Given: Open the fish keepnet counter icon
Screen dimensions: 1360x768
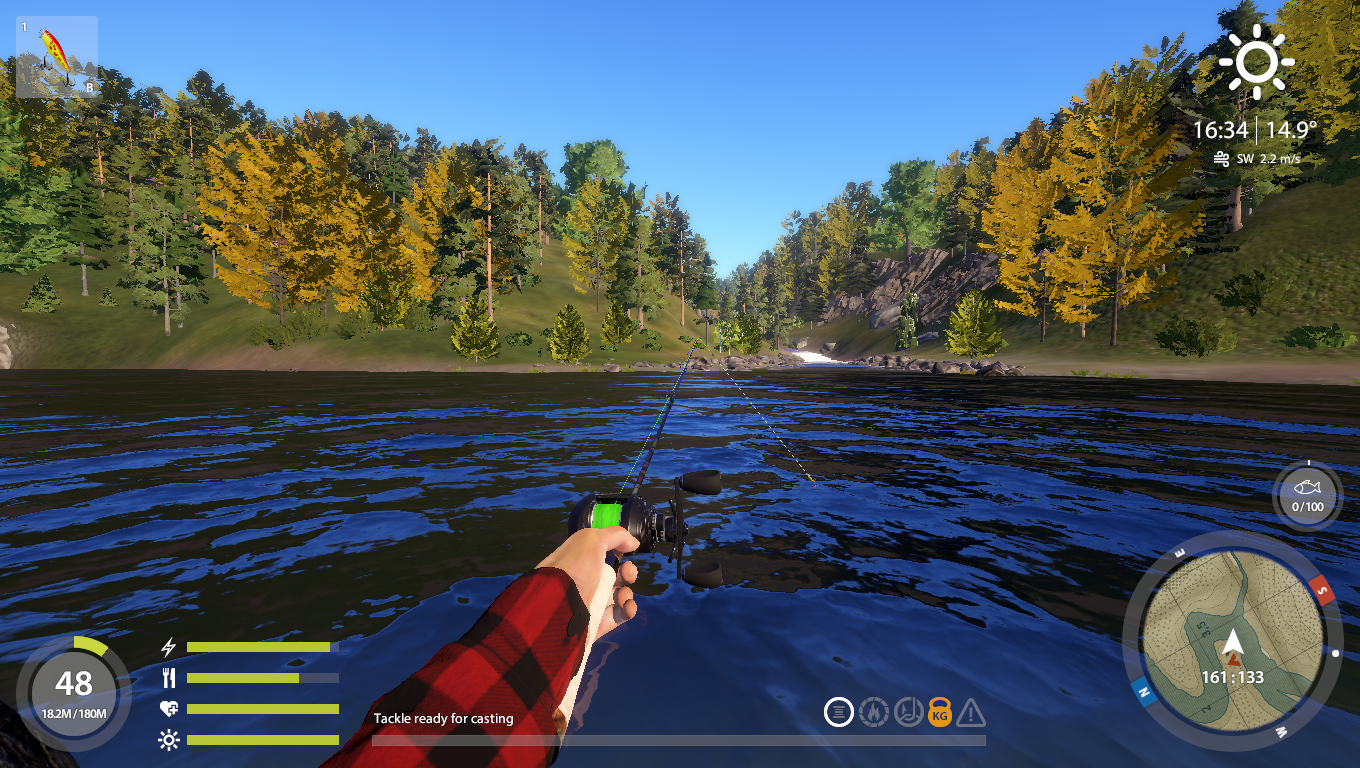Looking at the screenshot, I should pos(1307,494).
